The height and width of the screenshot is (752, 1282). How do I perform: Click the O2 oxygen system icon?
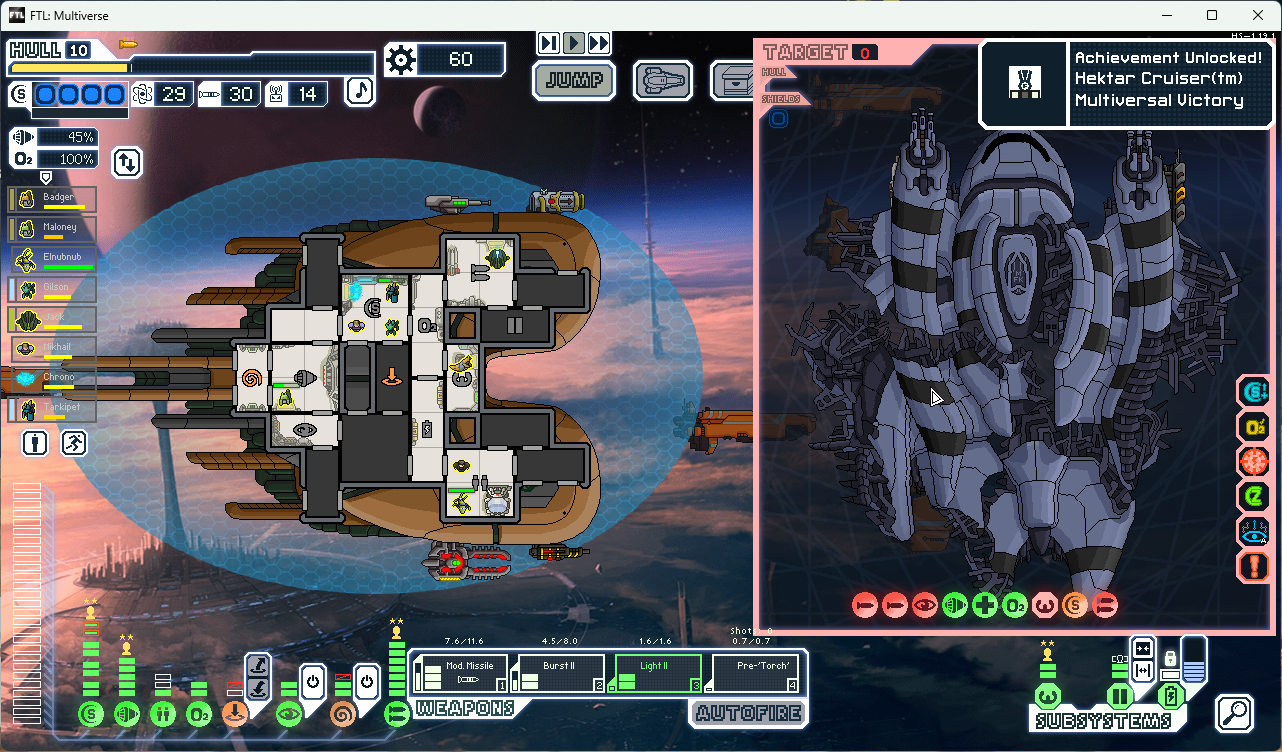tap(200, 714)
